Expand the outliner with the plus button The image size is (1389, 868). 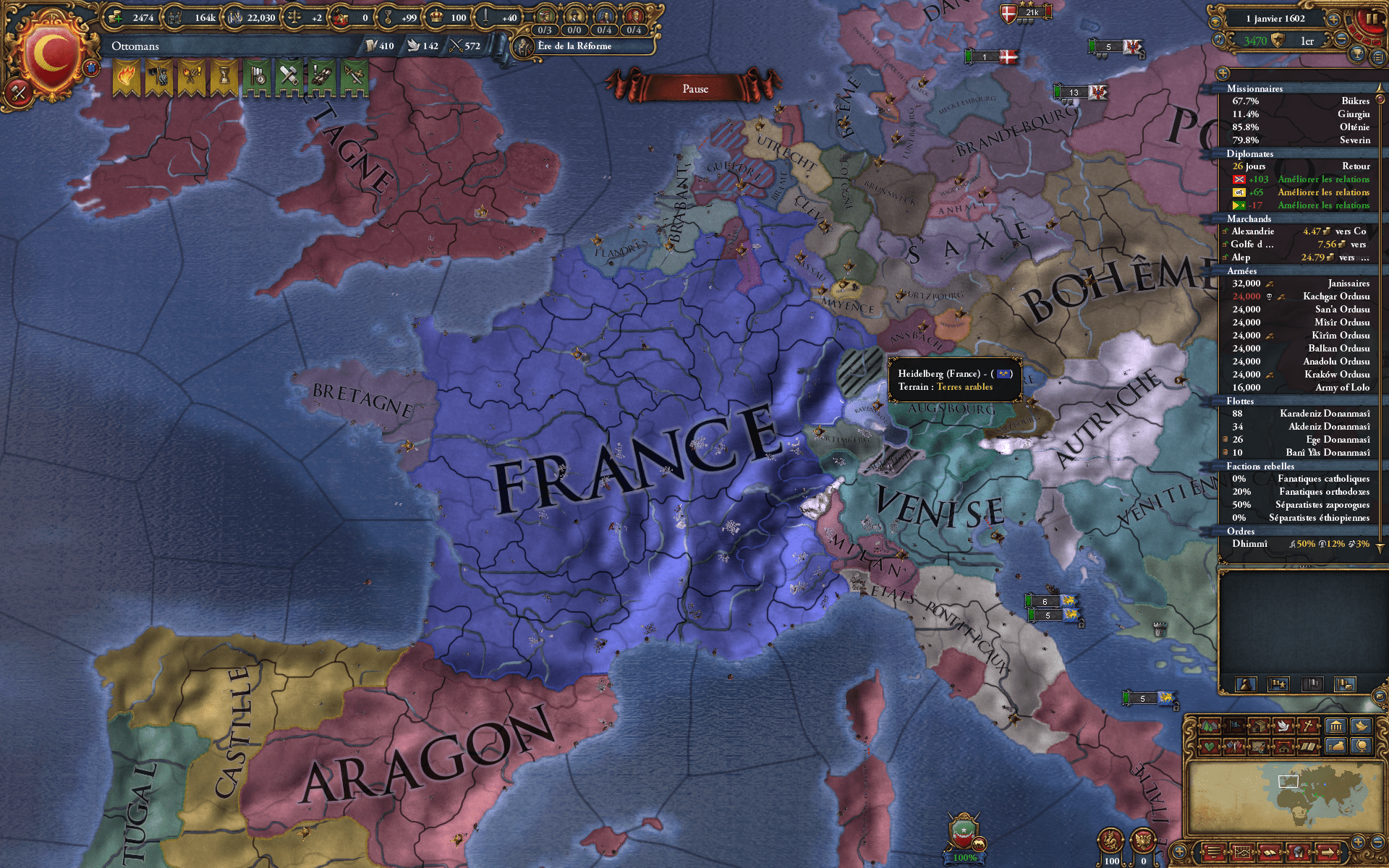1222,74
